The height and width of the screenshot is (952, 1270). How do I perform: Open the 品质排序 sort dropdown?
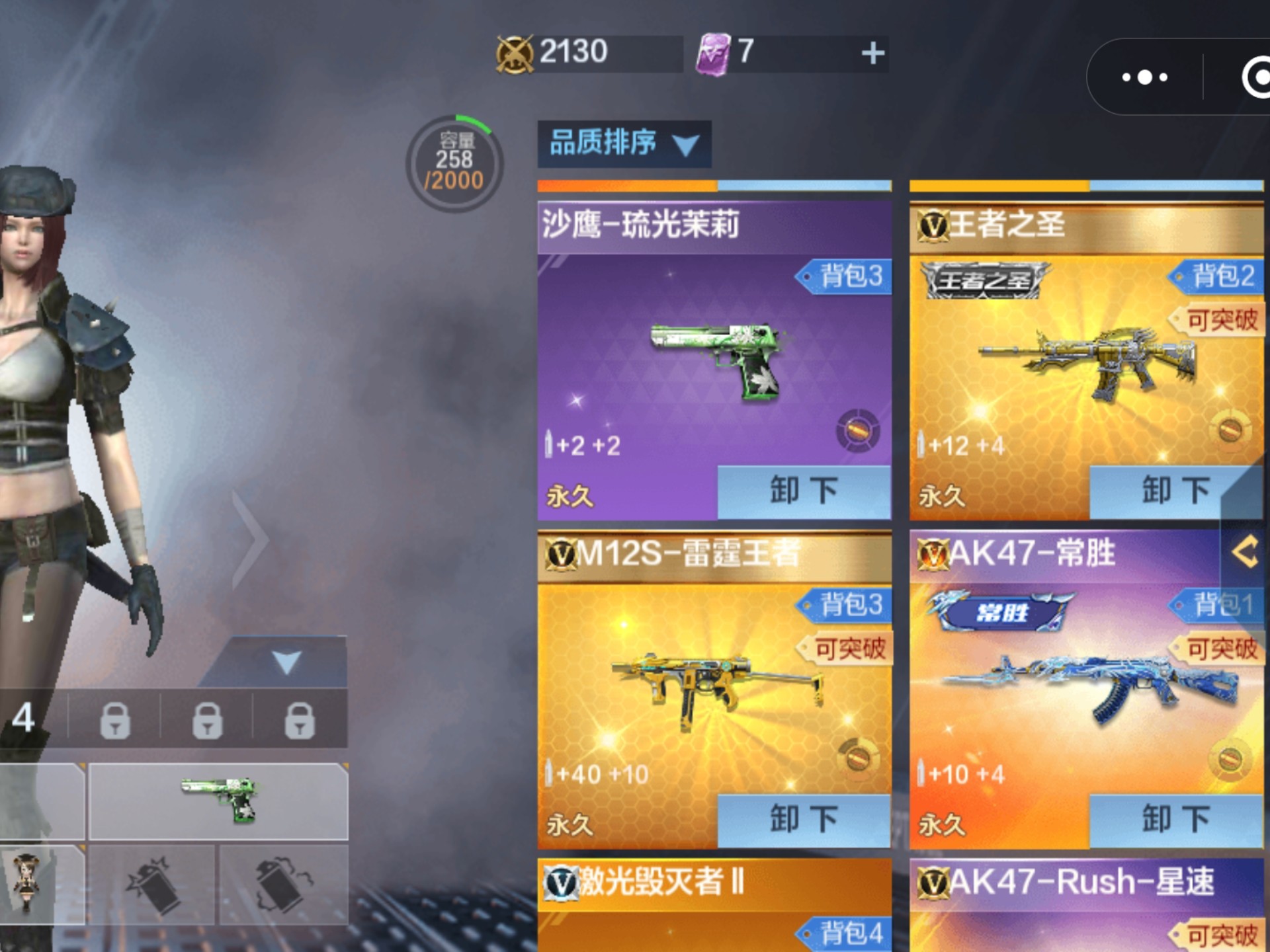(624, 143)
